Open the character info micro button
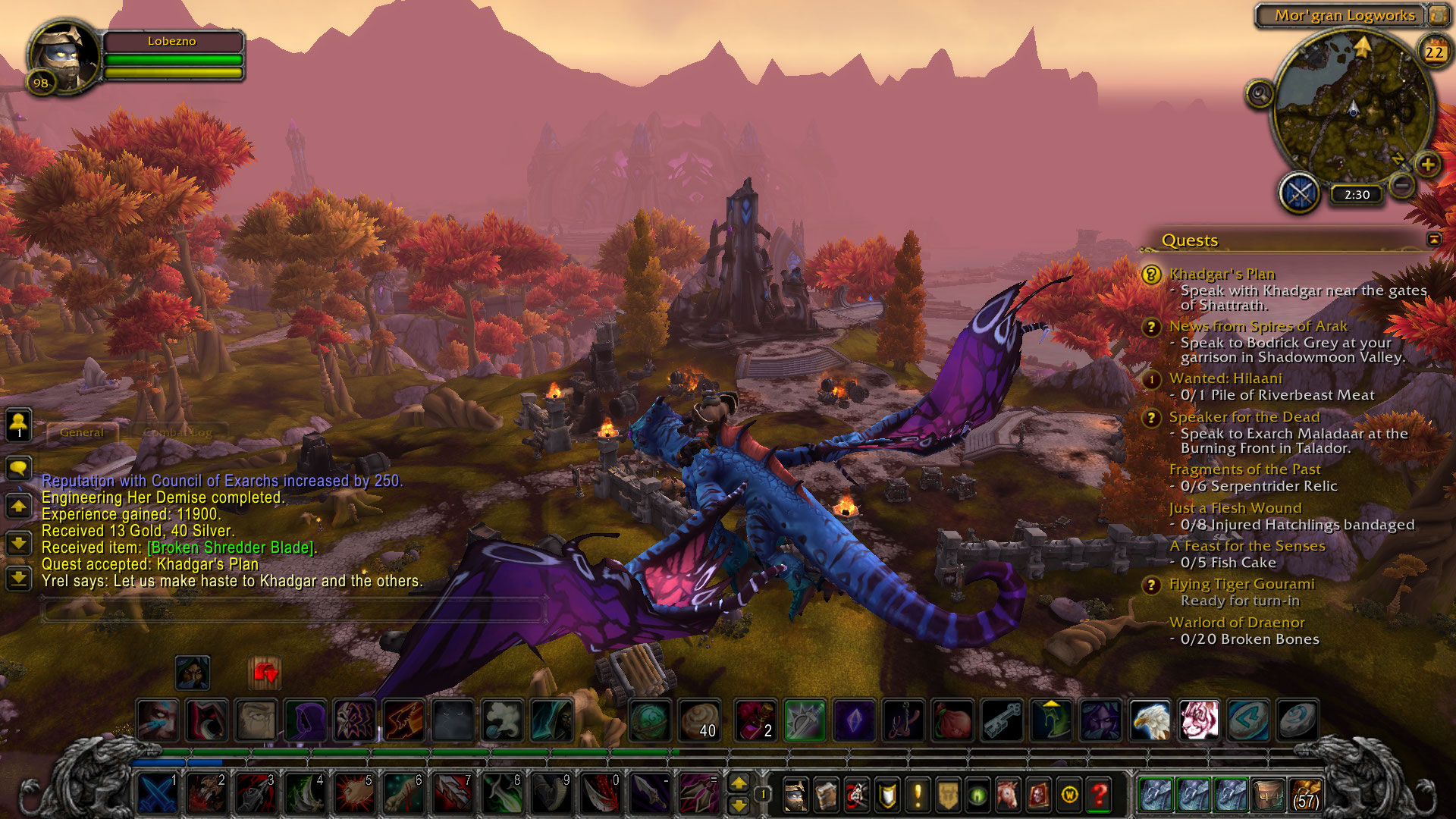 795,795
